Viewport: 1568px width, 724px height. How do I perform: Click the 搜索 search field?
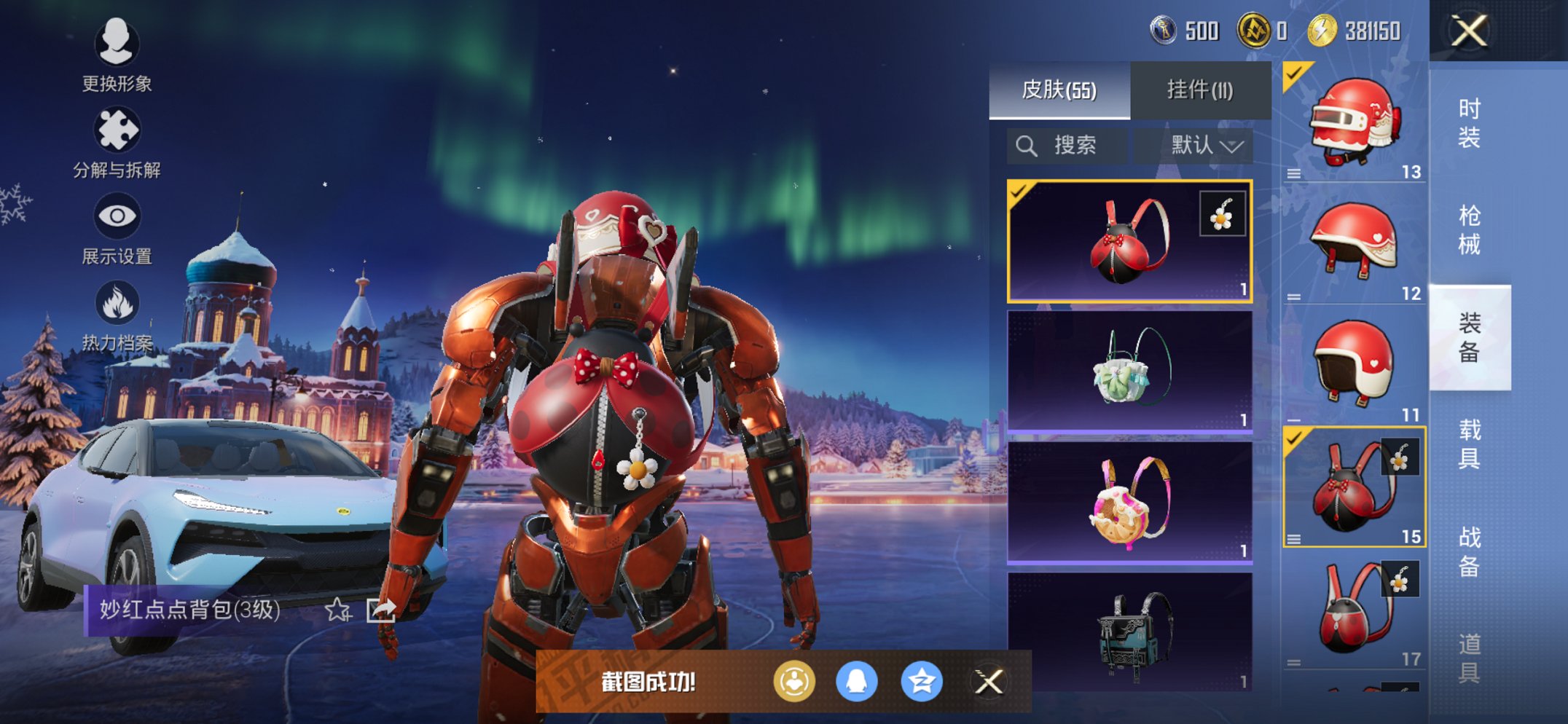pos(1067,146)
